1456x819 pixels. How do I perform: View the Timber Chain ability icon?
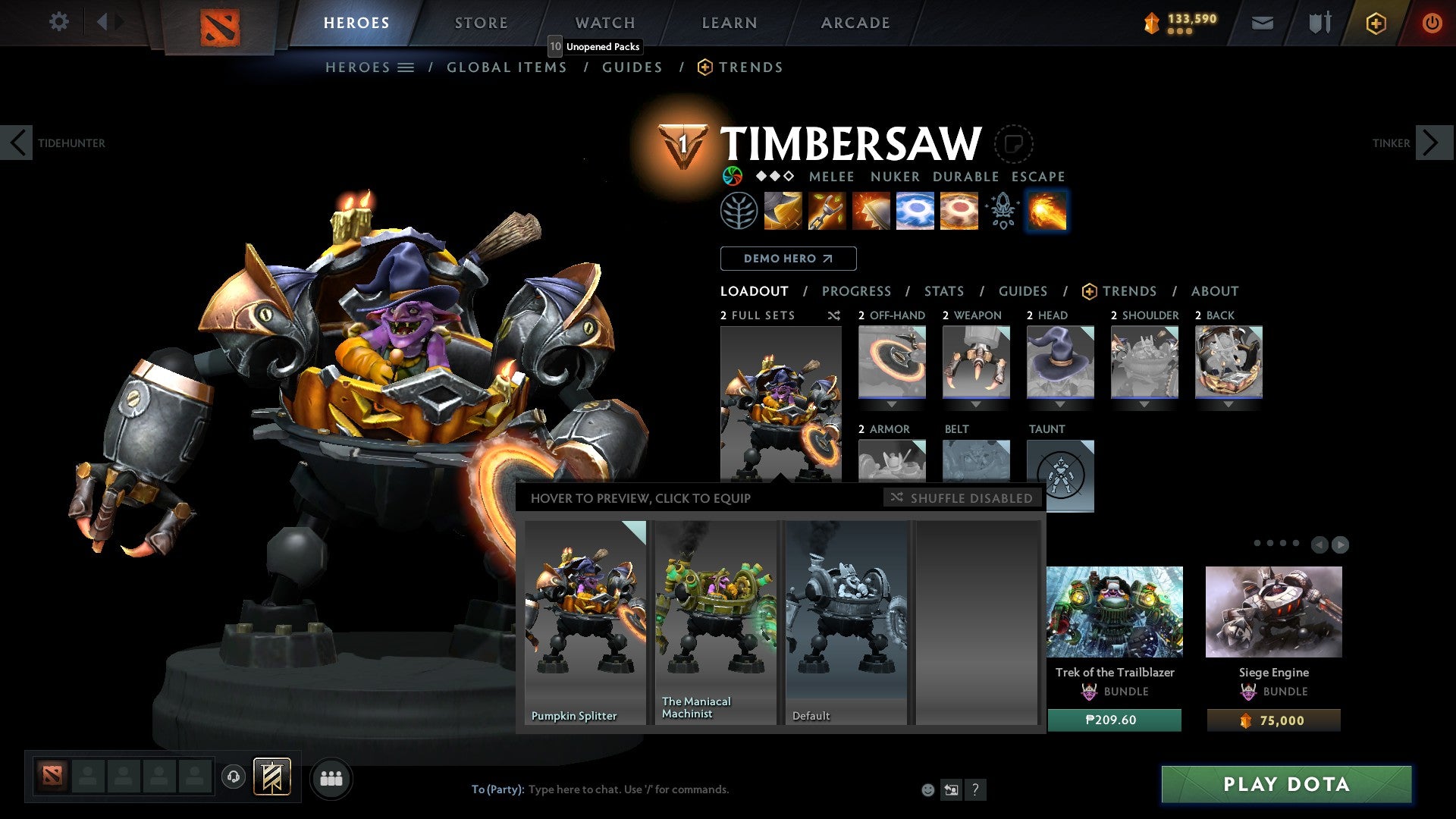coord(827,211)
